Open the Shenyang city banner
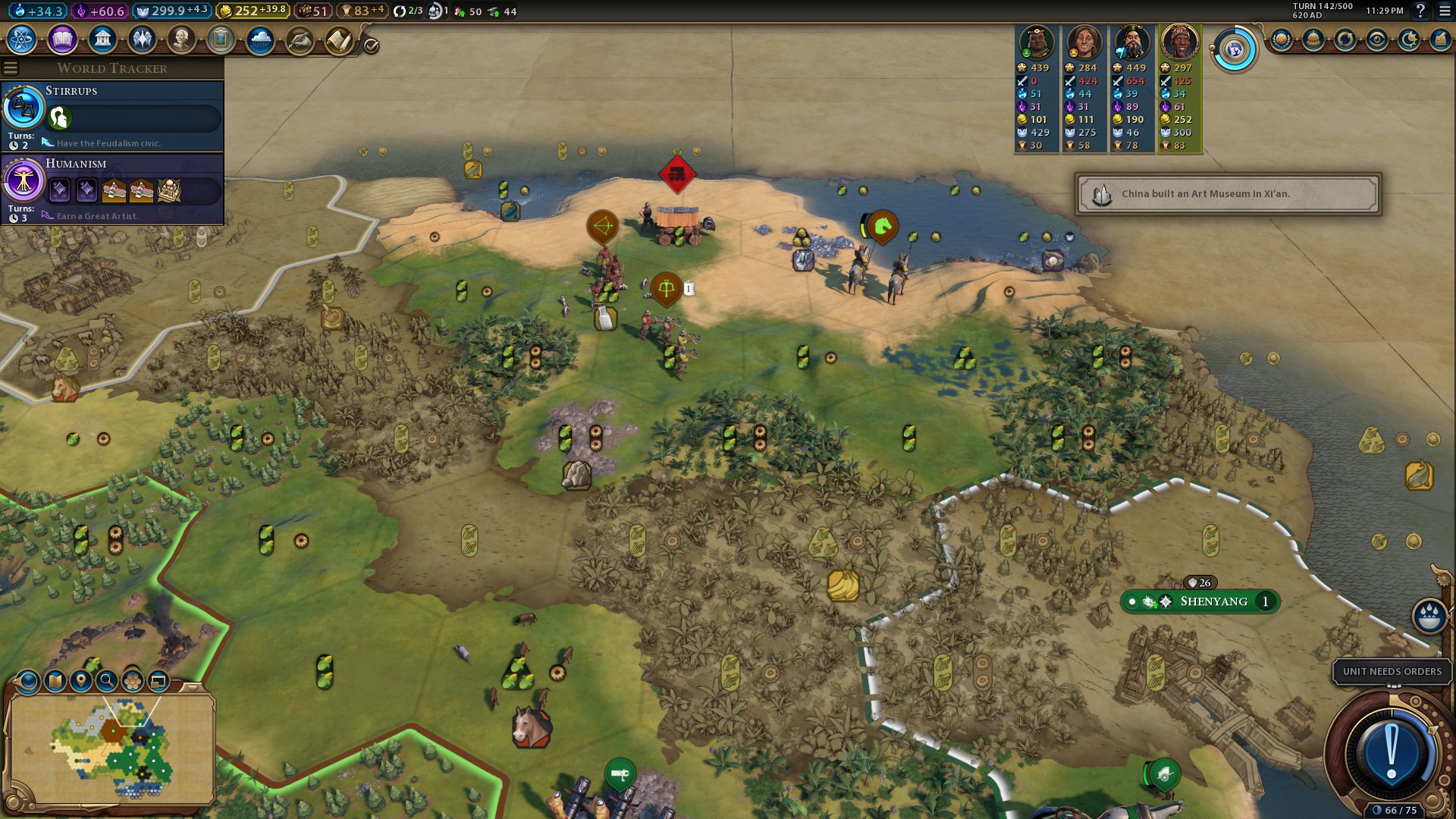 click(1212, 602)
